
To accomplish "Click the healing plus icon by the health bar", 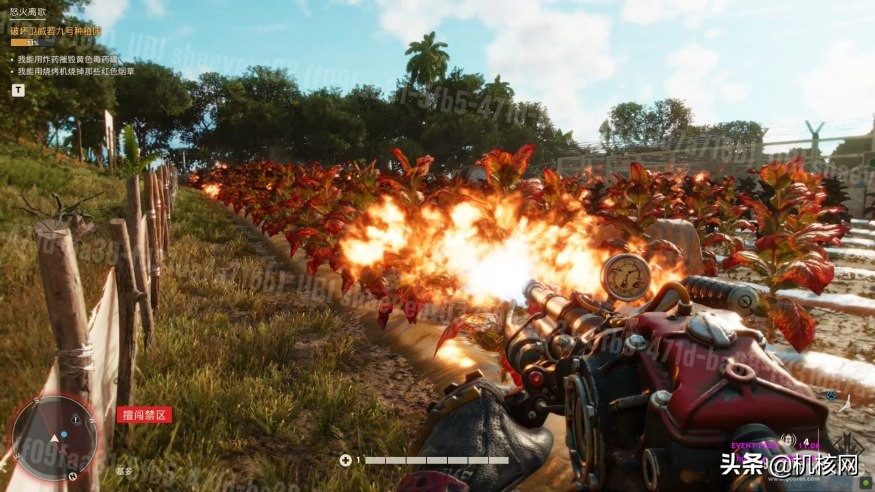I will [x=346, y=460].
